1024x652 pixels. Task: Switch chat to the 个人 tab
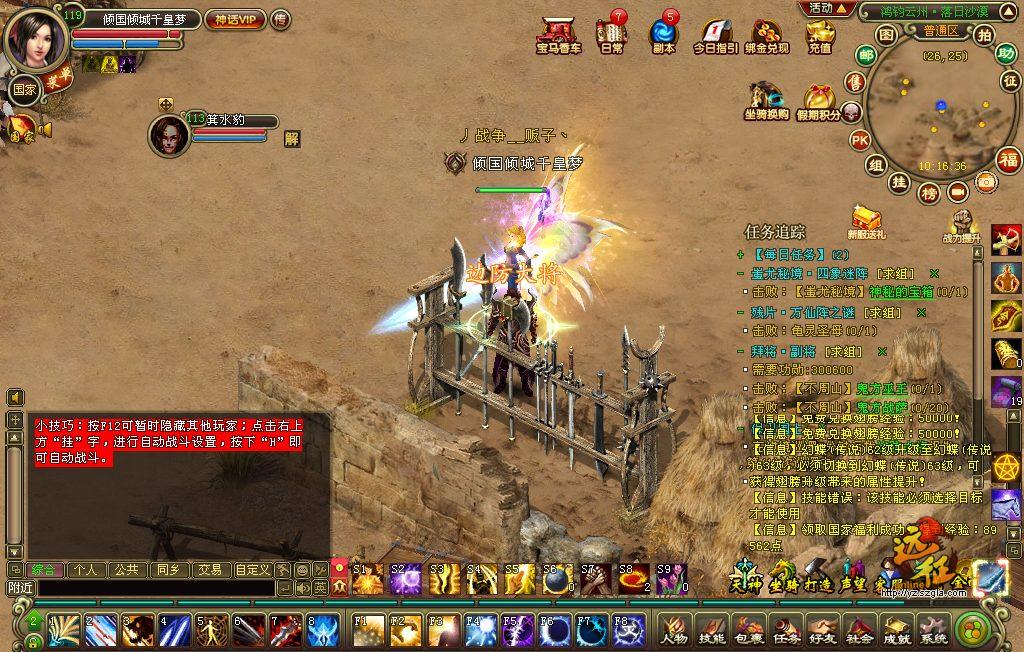[86, 569]
